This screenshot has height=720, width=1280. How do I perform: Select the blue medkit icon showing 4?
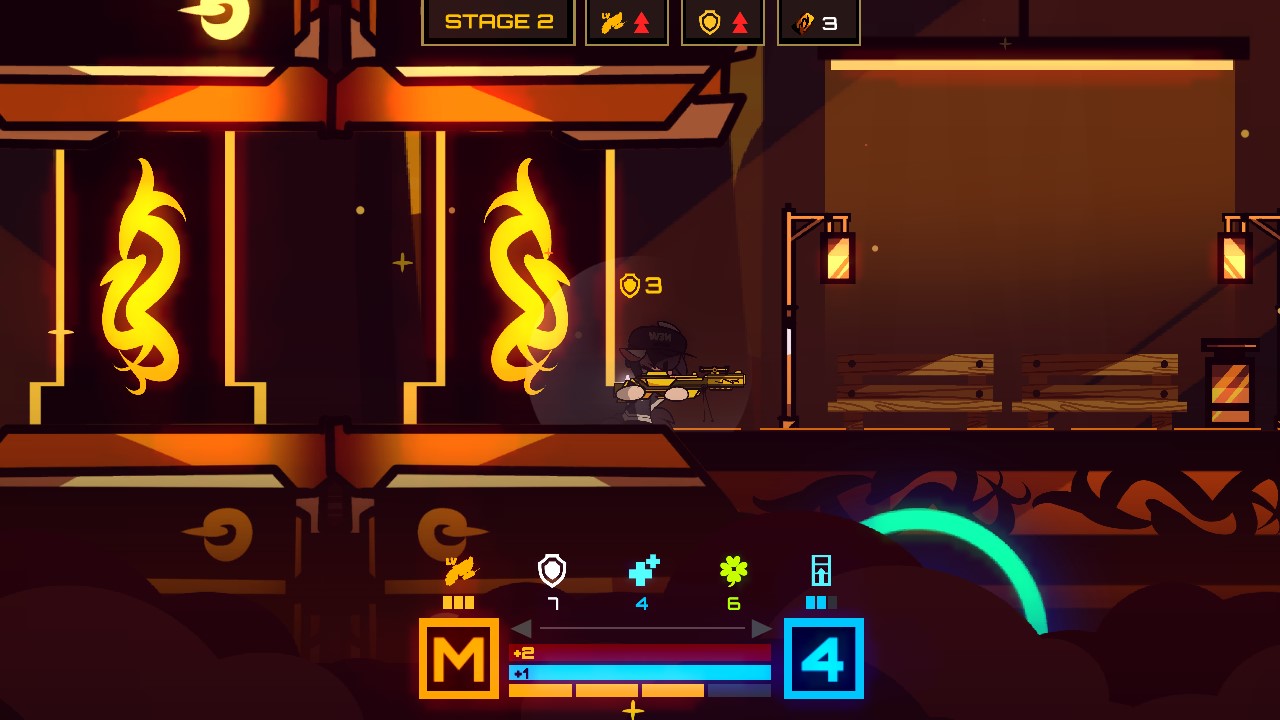click(643, 568)
